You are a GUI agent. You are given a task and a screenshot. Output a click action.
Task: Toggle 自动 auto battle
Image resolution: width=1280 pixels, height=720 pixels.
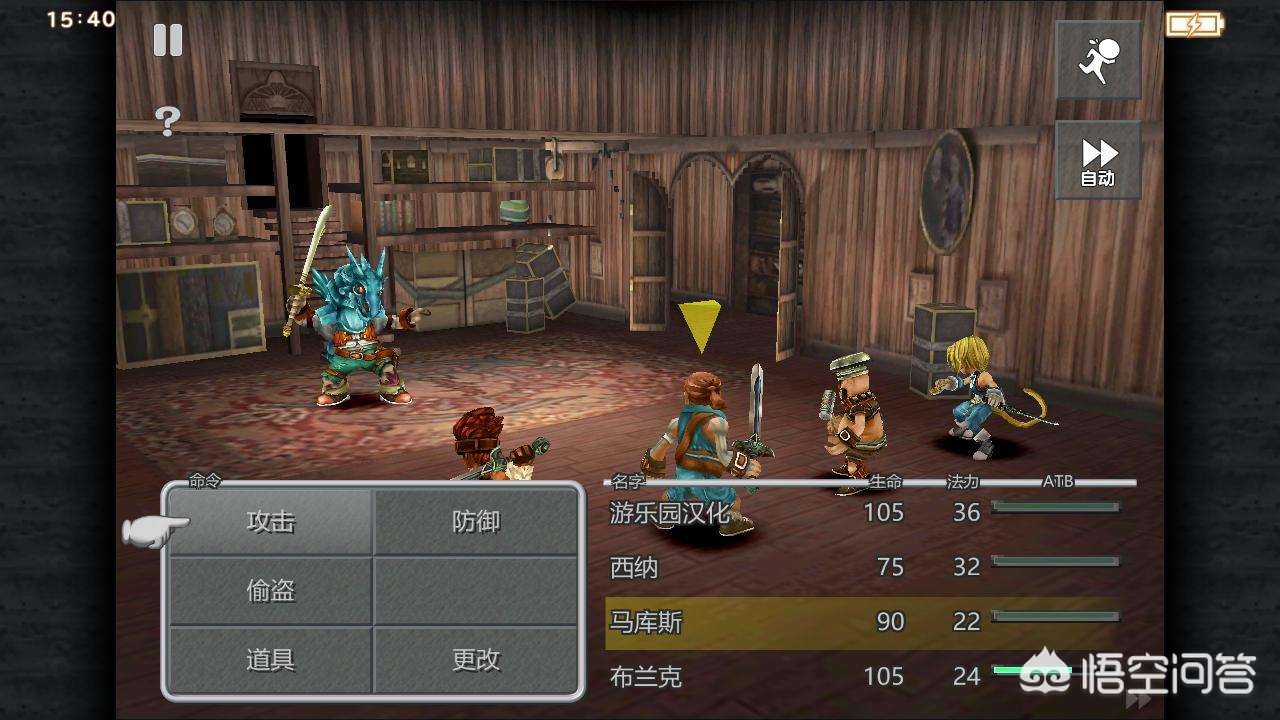1098,161
